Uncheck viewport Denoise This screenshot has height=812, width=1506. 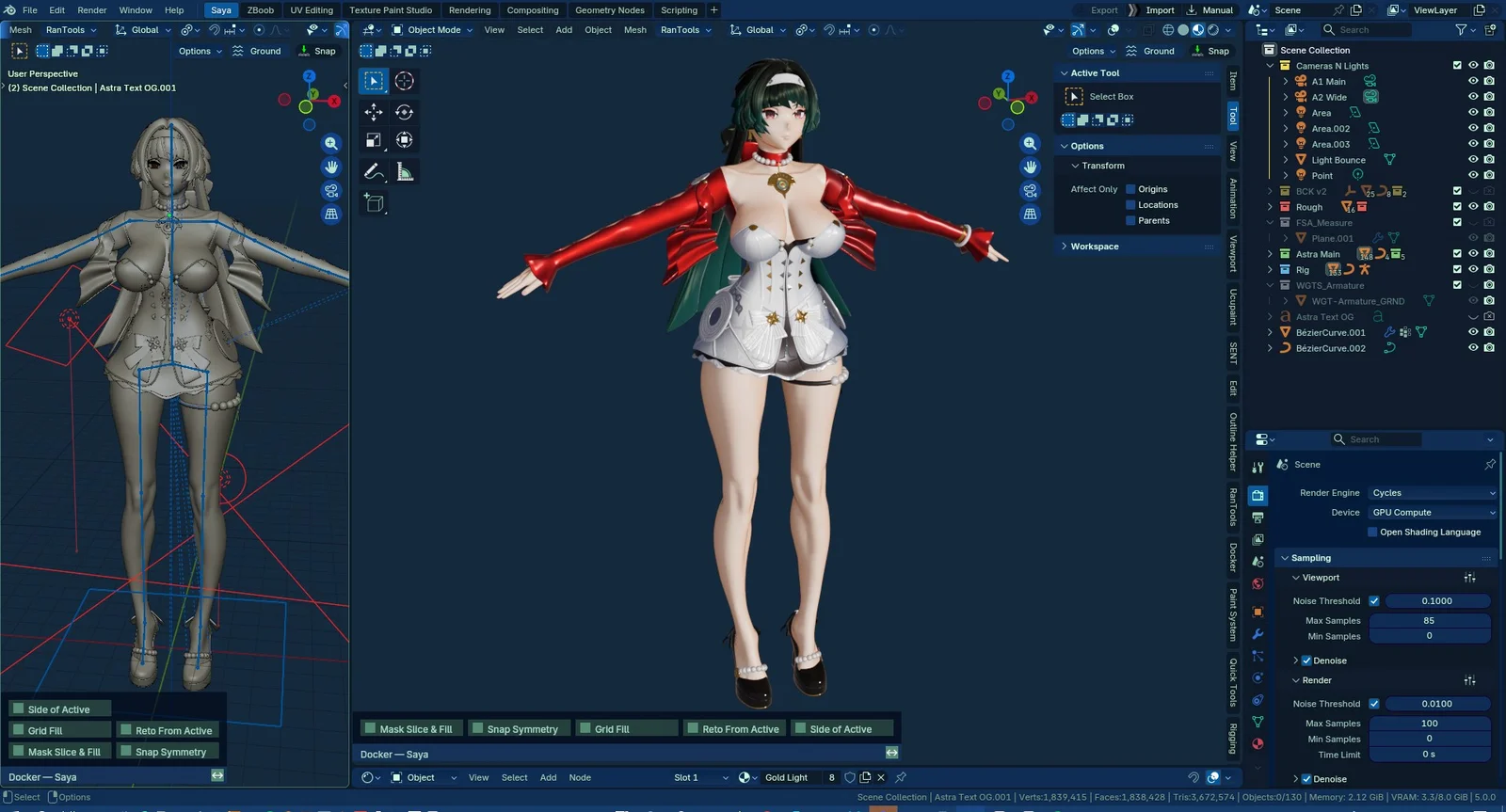click(x=1305, y=660)
